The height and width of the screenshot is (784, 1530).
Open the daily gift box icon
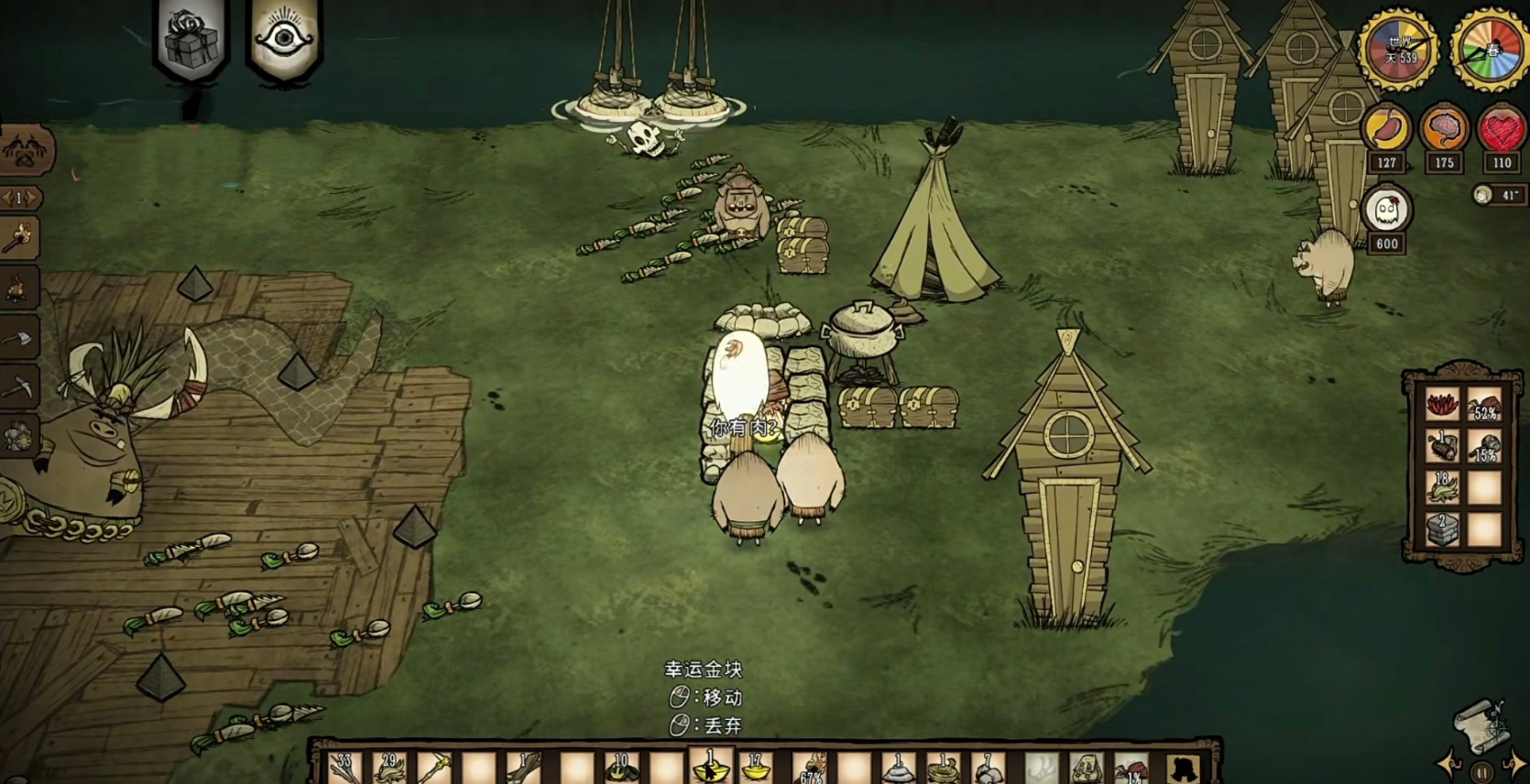(x=191, y=39)
